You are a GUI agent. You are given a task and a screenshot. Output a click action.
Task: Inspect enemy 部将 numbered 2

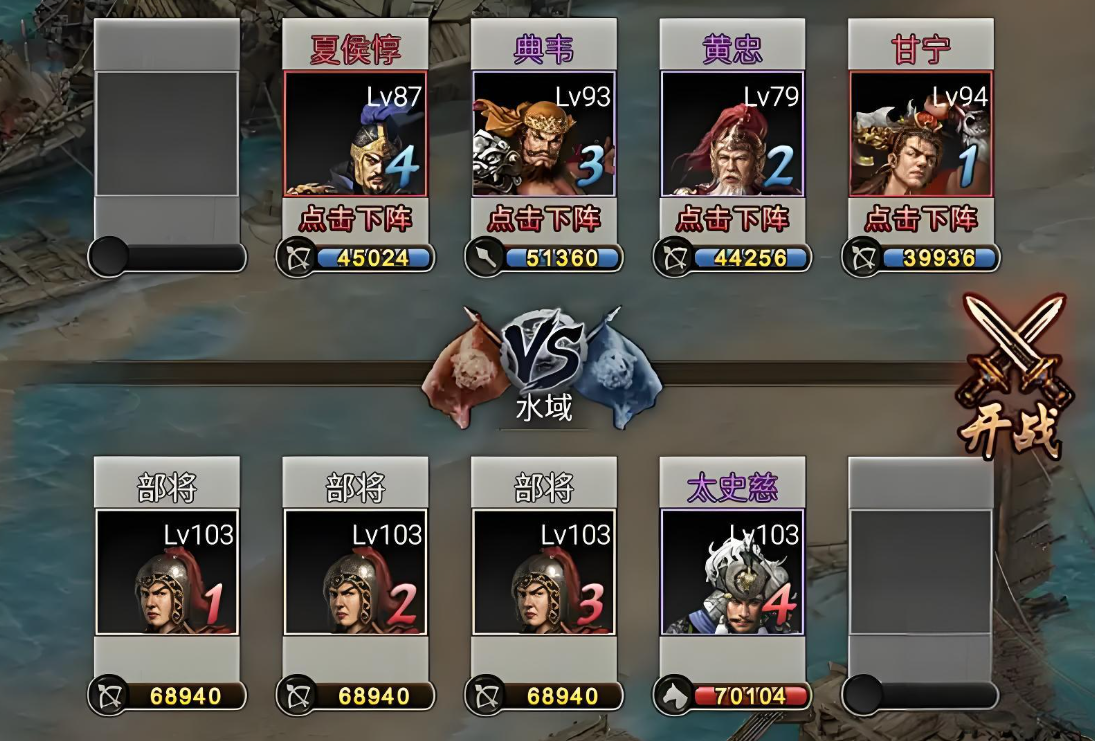356,572
